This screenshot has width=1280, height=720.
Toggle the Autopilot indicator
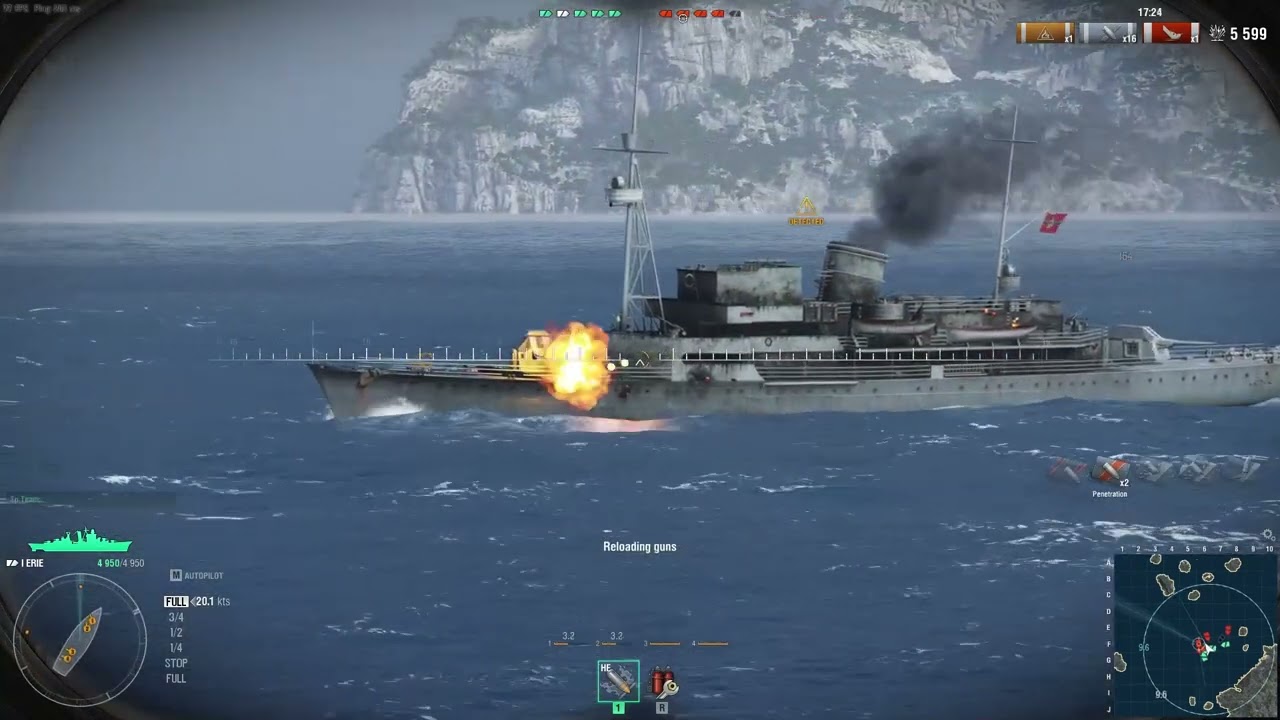point(197,576)
